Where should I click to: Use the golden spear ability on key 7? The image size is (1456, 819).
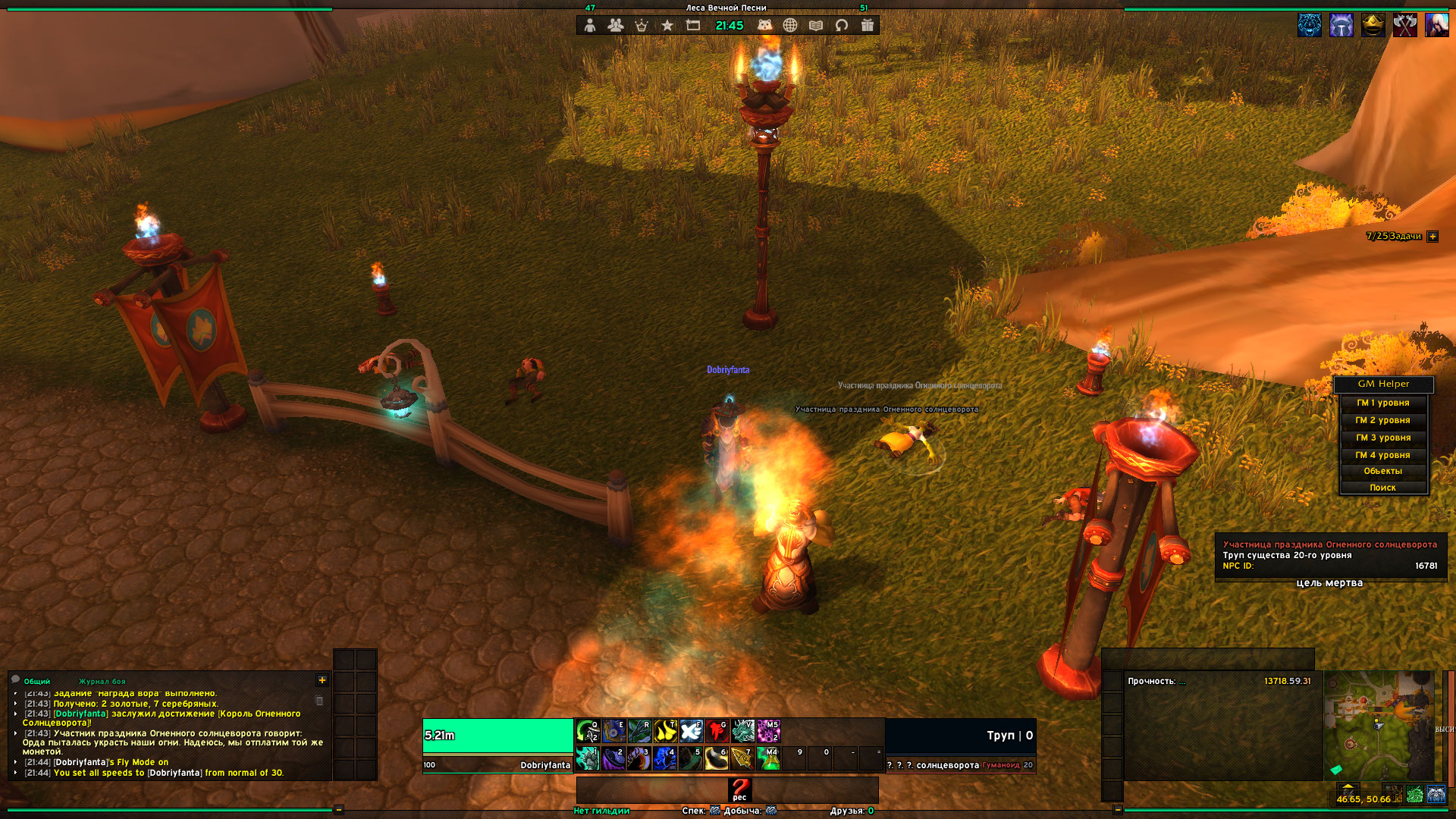click(x=742, y=758)
